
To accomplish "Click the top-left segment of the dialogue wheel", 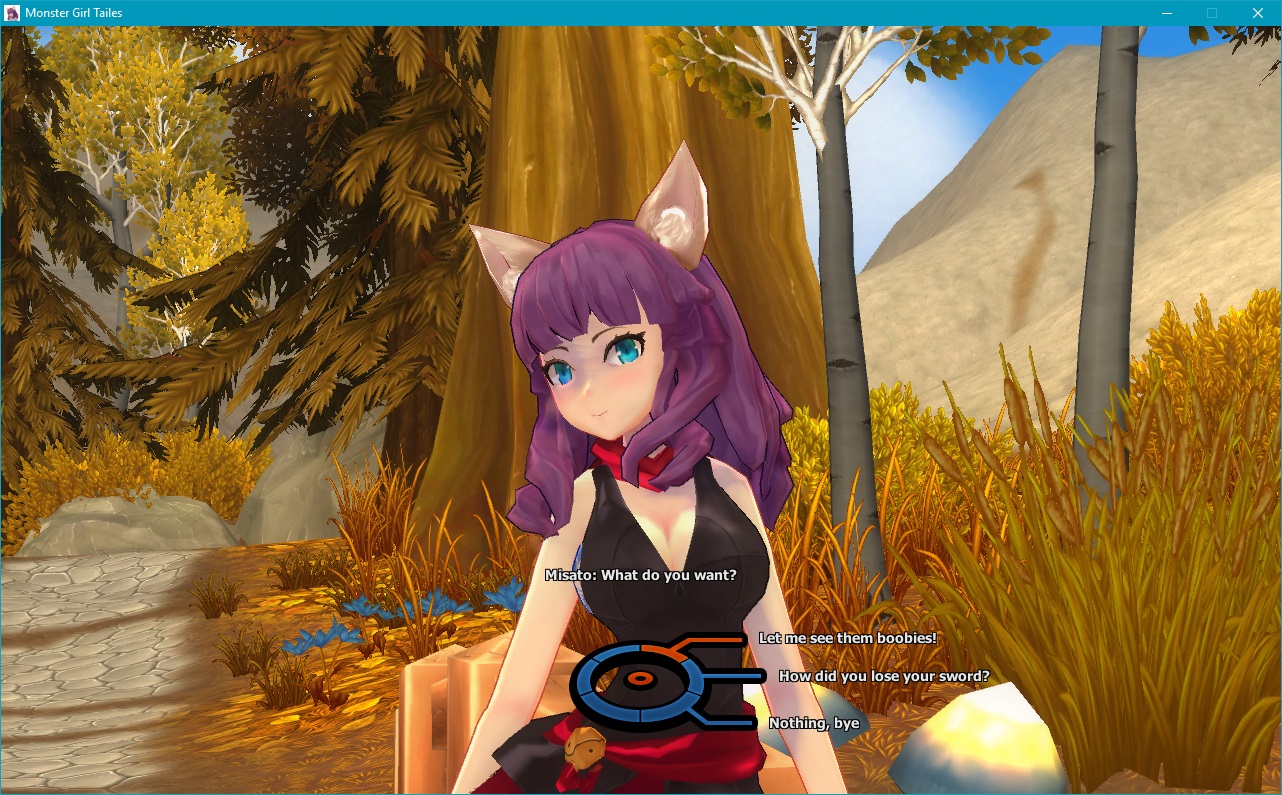I will coord(617,650).
